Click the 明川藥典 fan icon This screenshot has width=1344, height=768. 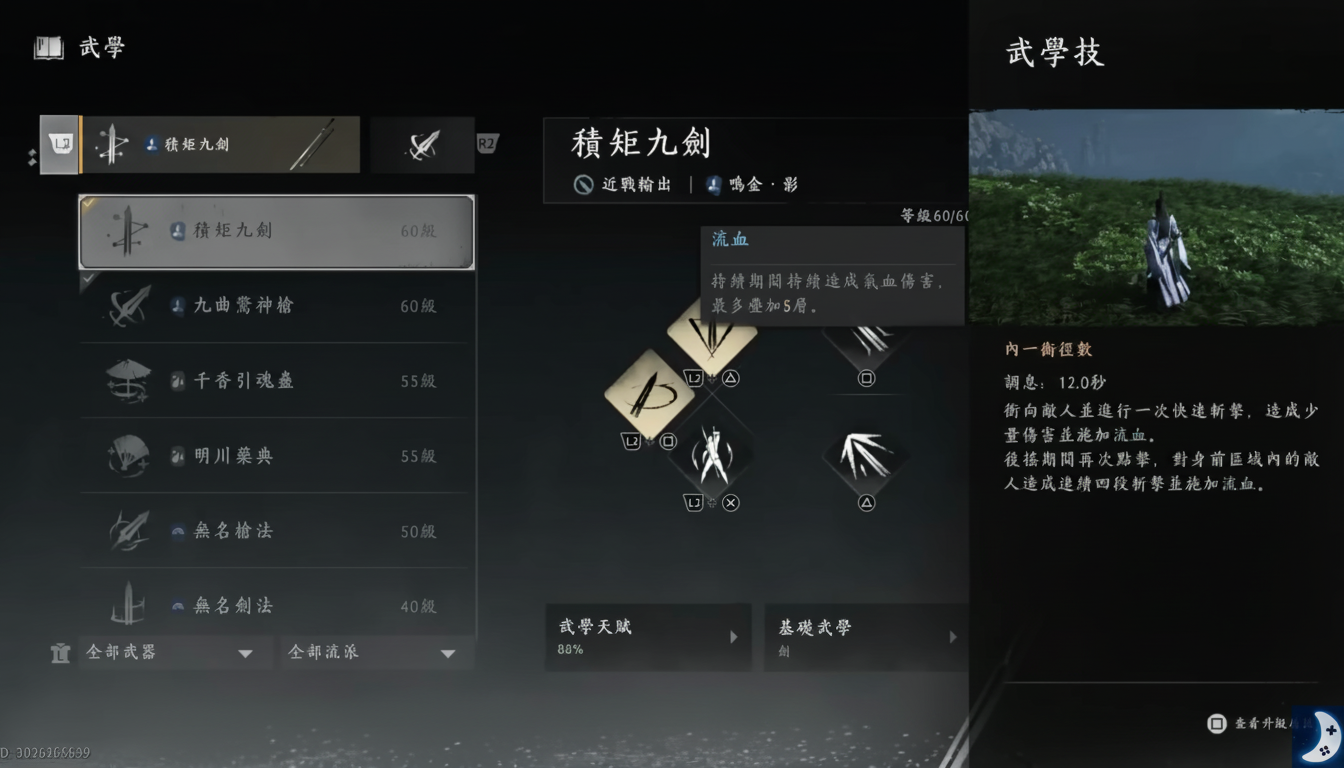point(128,456)
